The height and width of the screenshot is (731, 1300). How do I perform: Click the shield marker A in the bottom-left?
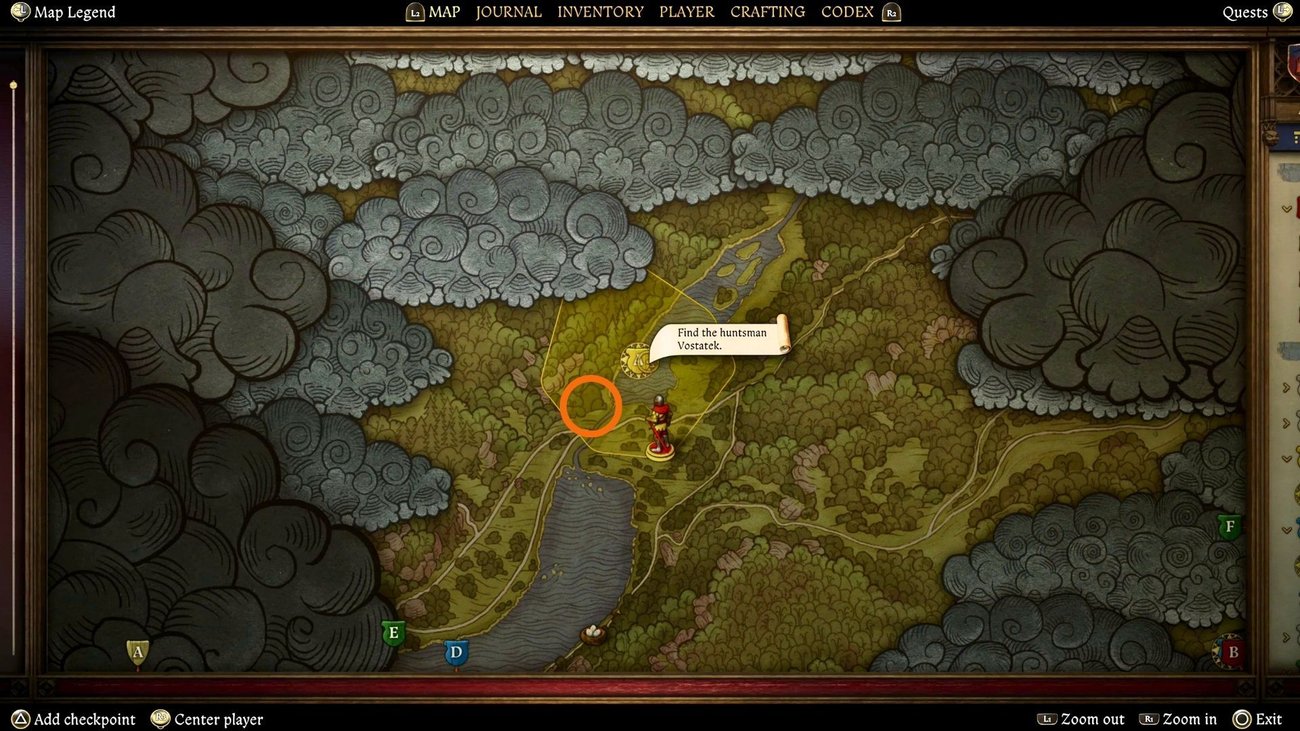pos(135,650)
